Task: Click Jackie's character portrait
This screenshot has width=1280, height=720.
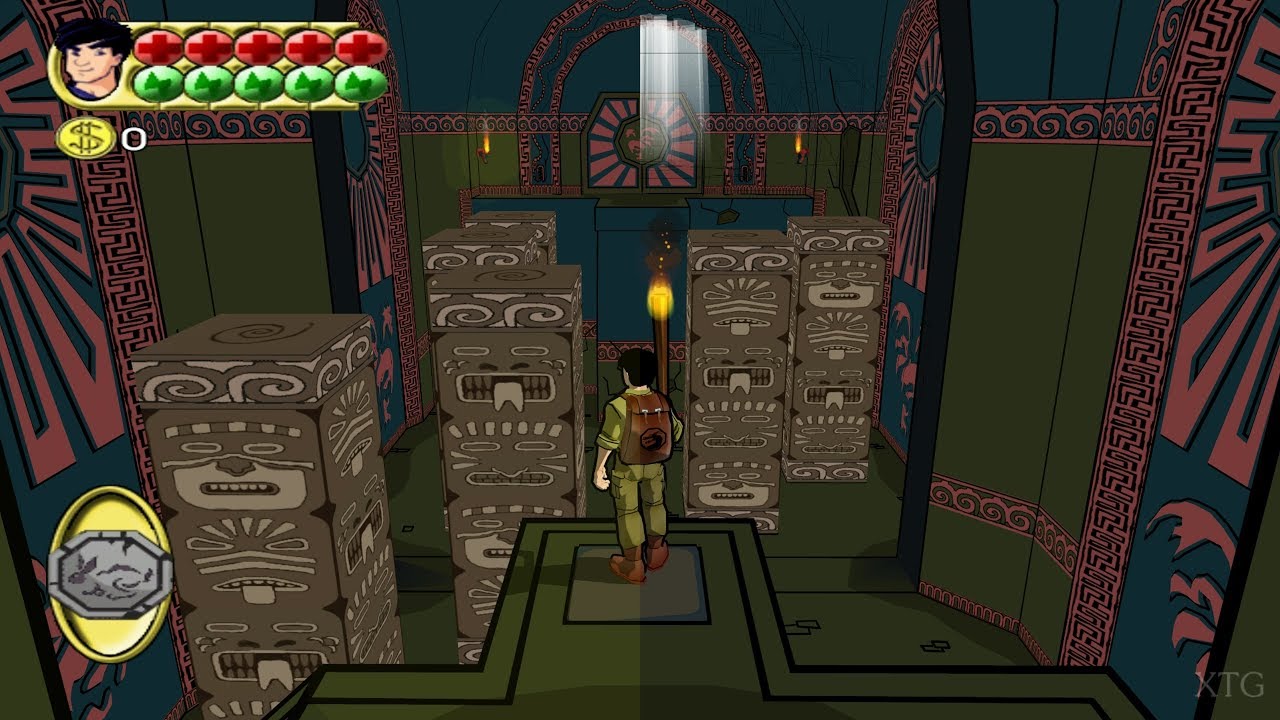Action: tap(93, 60)
